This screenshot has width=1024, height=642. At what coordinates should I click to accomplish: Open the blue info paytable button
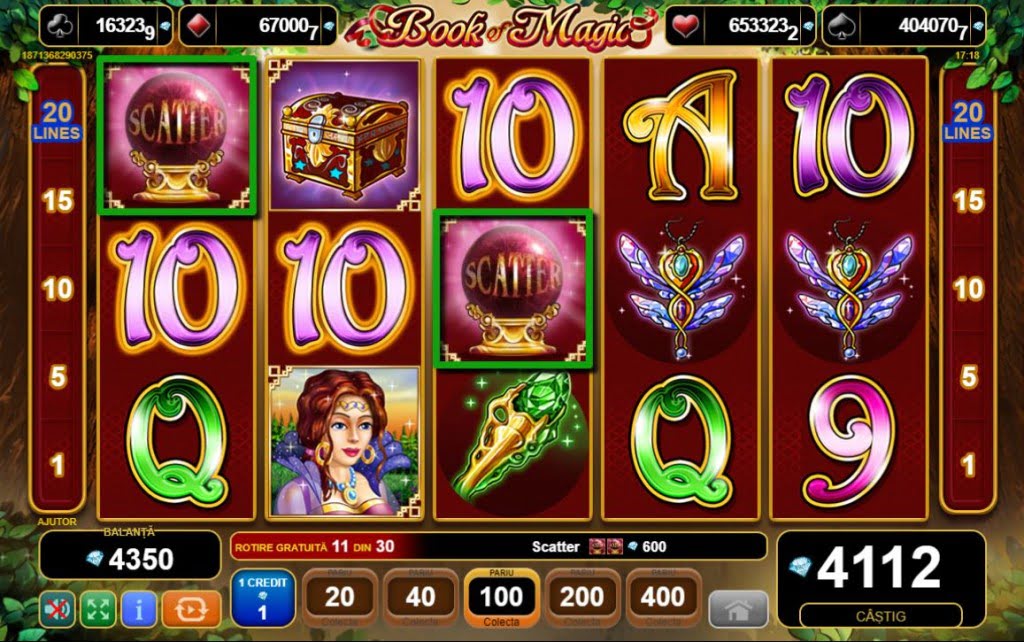[x=138, y=608]
